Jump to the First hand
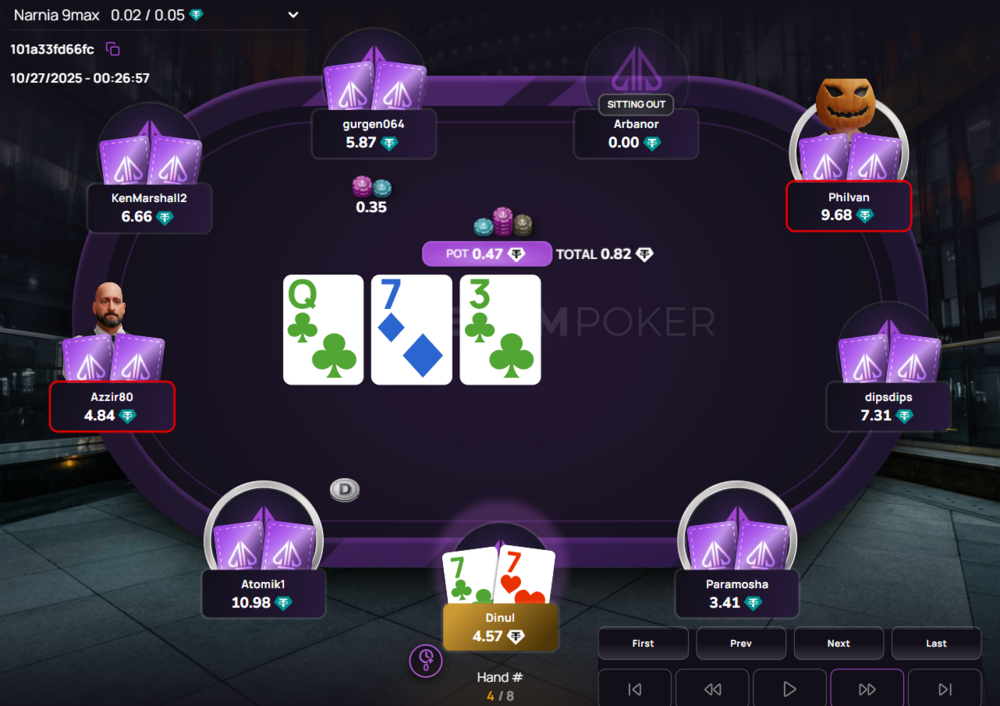 click(643, 643)
